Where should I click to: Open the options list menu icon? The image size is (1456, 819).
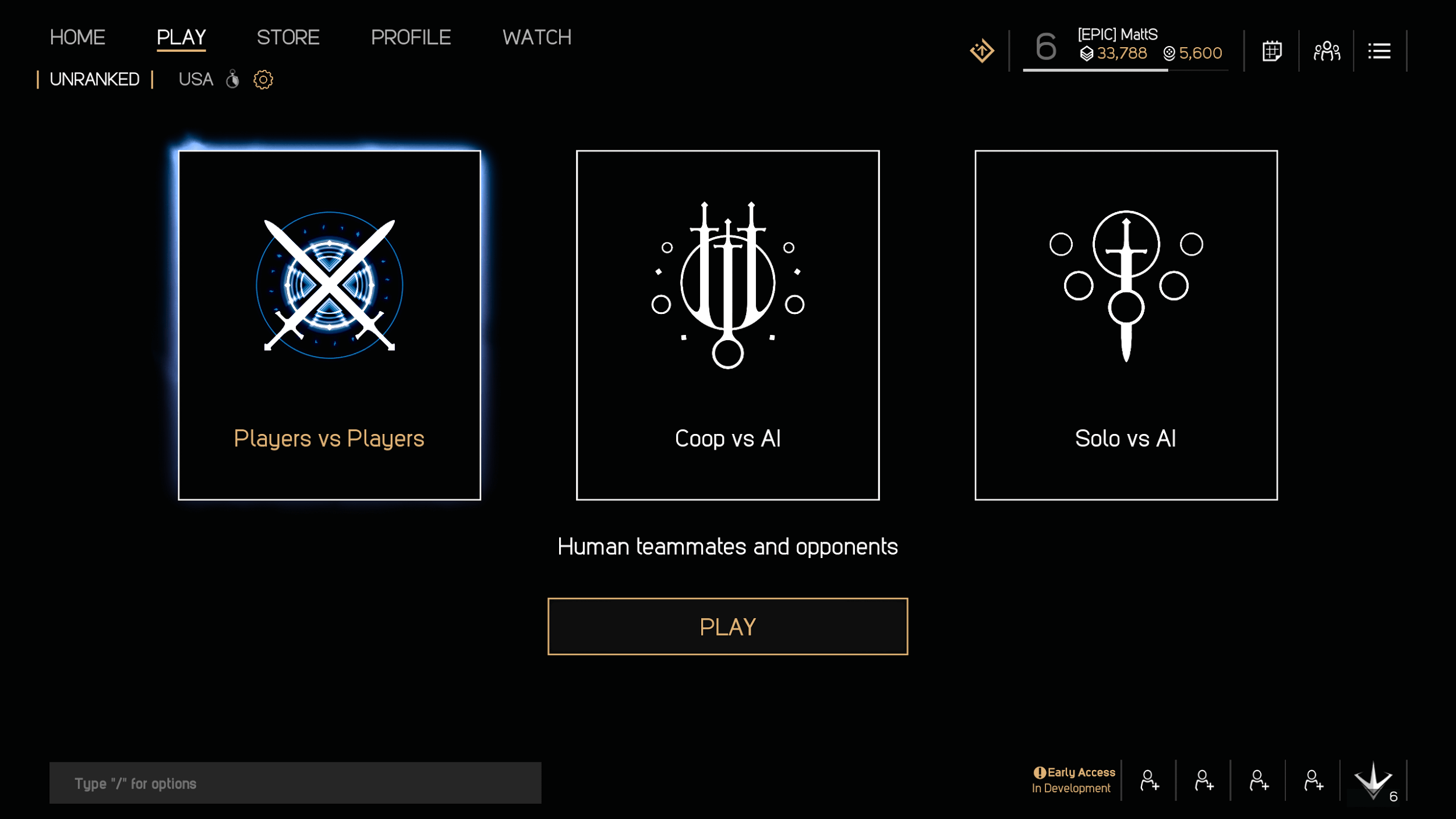click(1380, 51)
